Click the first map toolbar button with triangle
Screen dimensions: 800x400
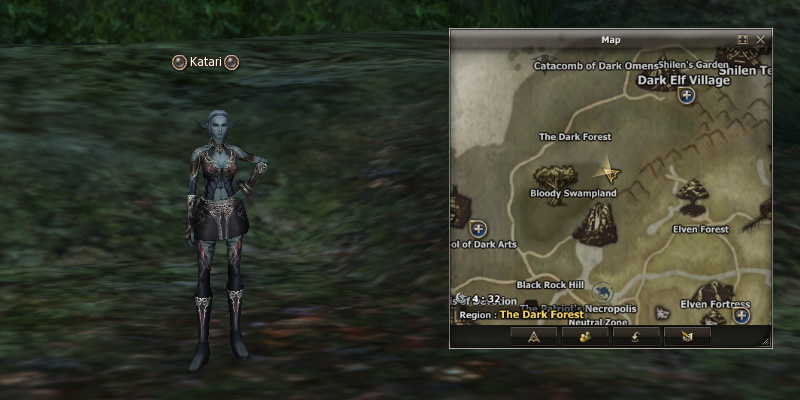pos(533,337)
